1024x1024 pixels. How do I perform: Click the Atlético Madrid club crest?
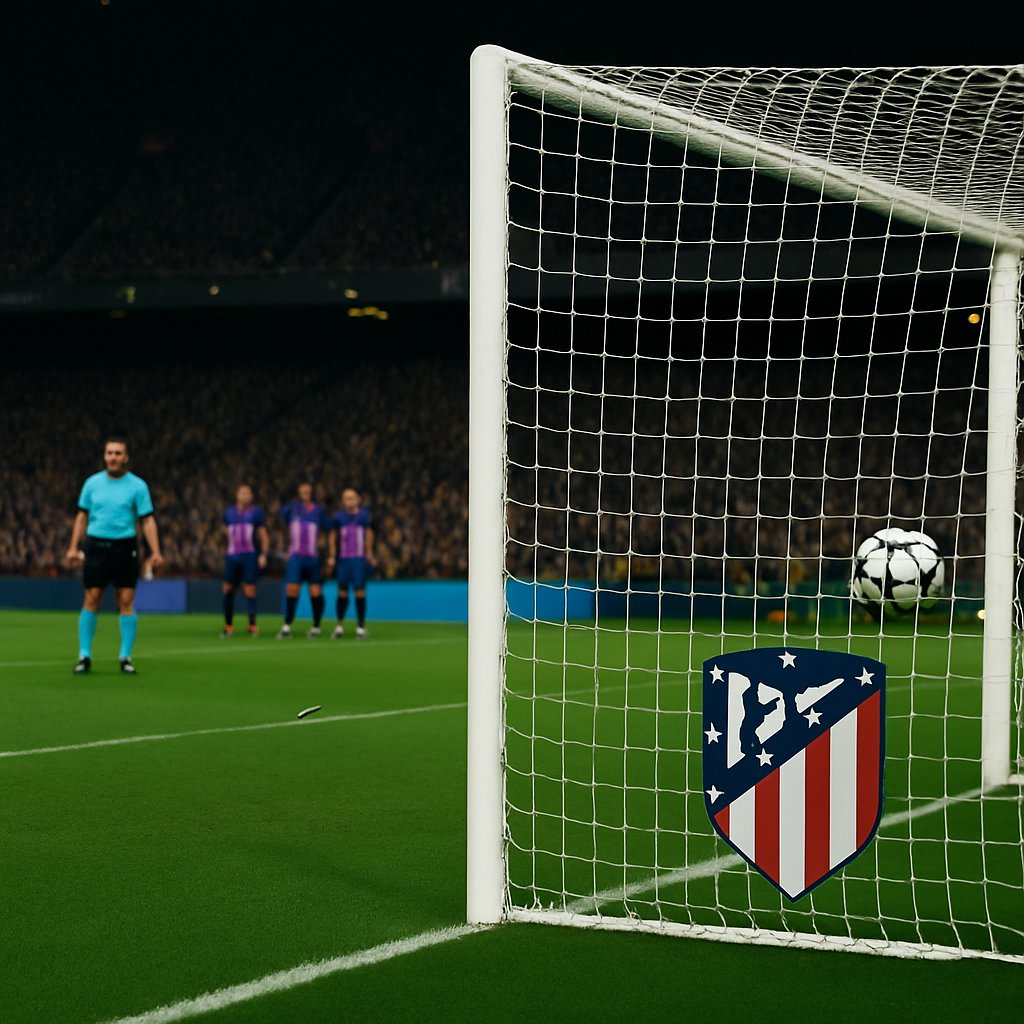click(793, 765)
